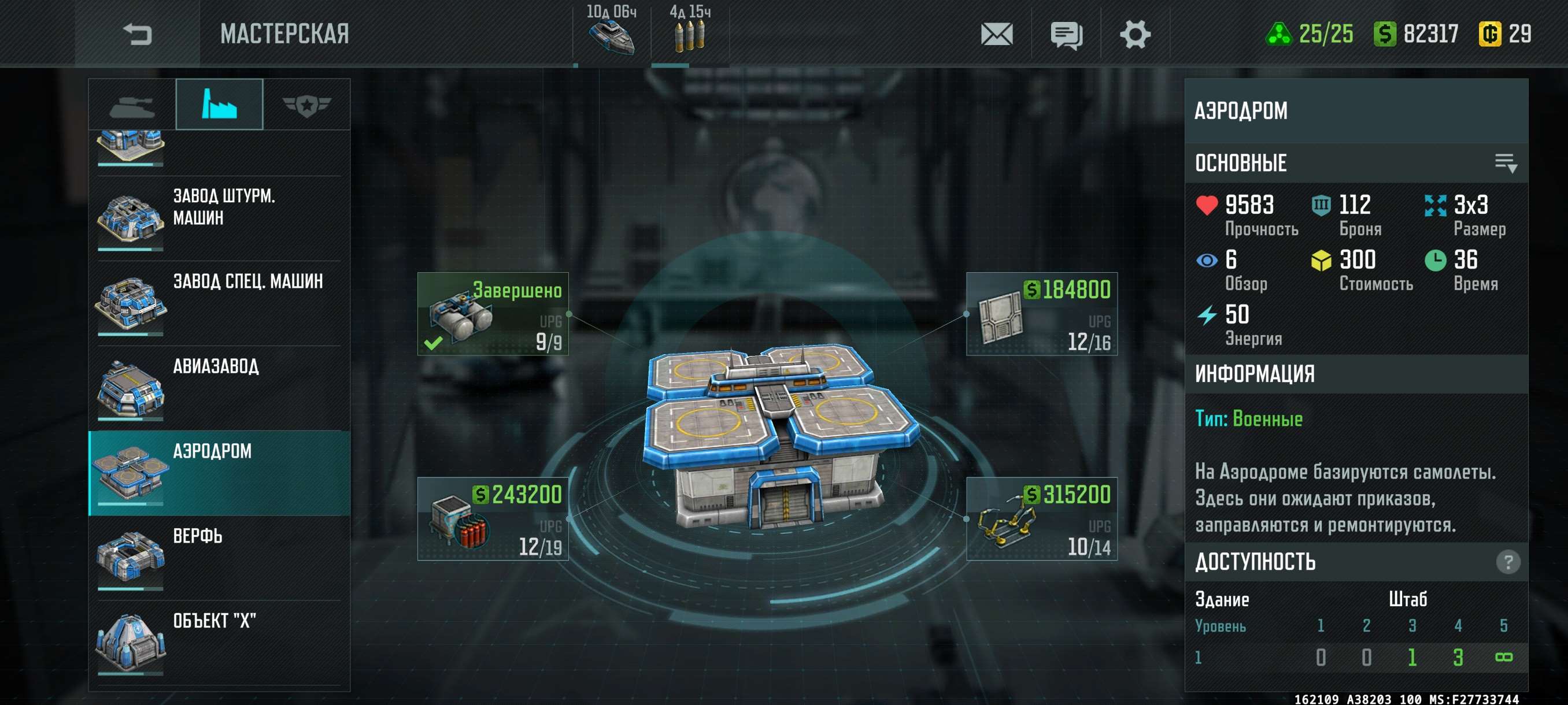Switch to the tank units tab

(x=132, y=105)
